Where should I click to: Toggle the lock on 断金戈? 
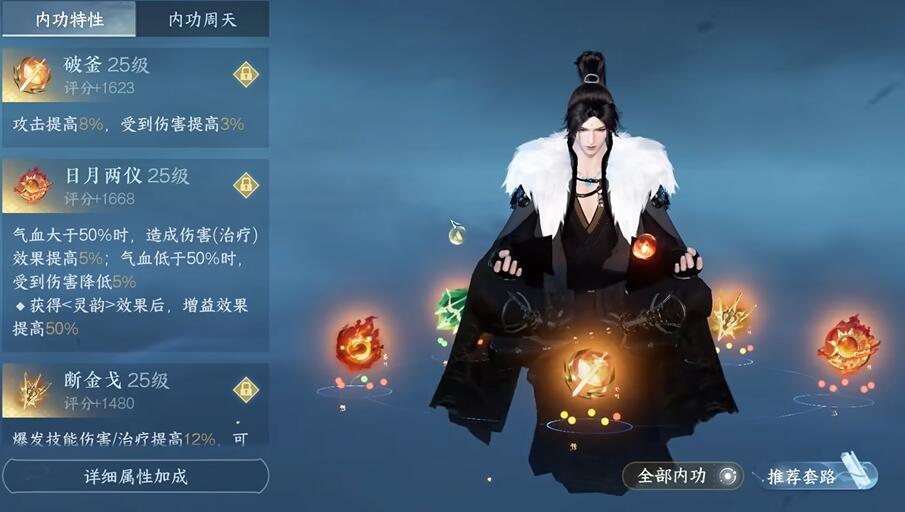(245, 389)
